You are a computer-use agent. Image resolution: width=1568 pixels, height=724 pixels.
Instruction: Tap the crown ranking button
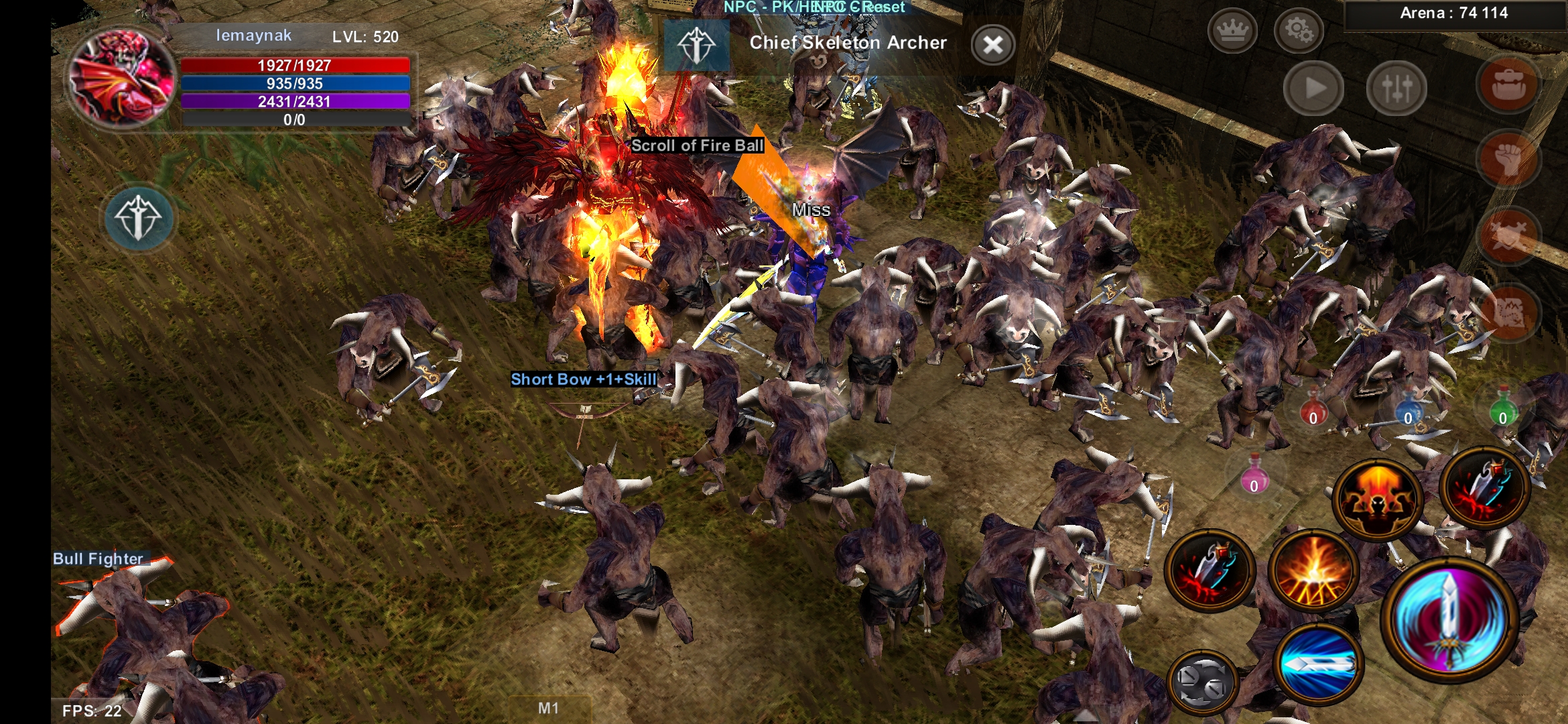(1232, 30)
